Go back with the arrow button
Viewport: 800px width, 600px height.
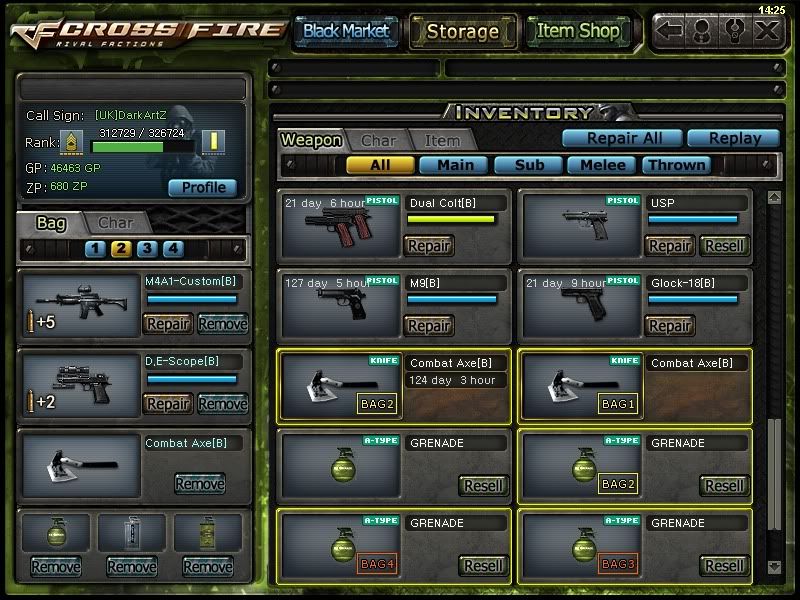(670, 30)
